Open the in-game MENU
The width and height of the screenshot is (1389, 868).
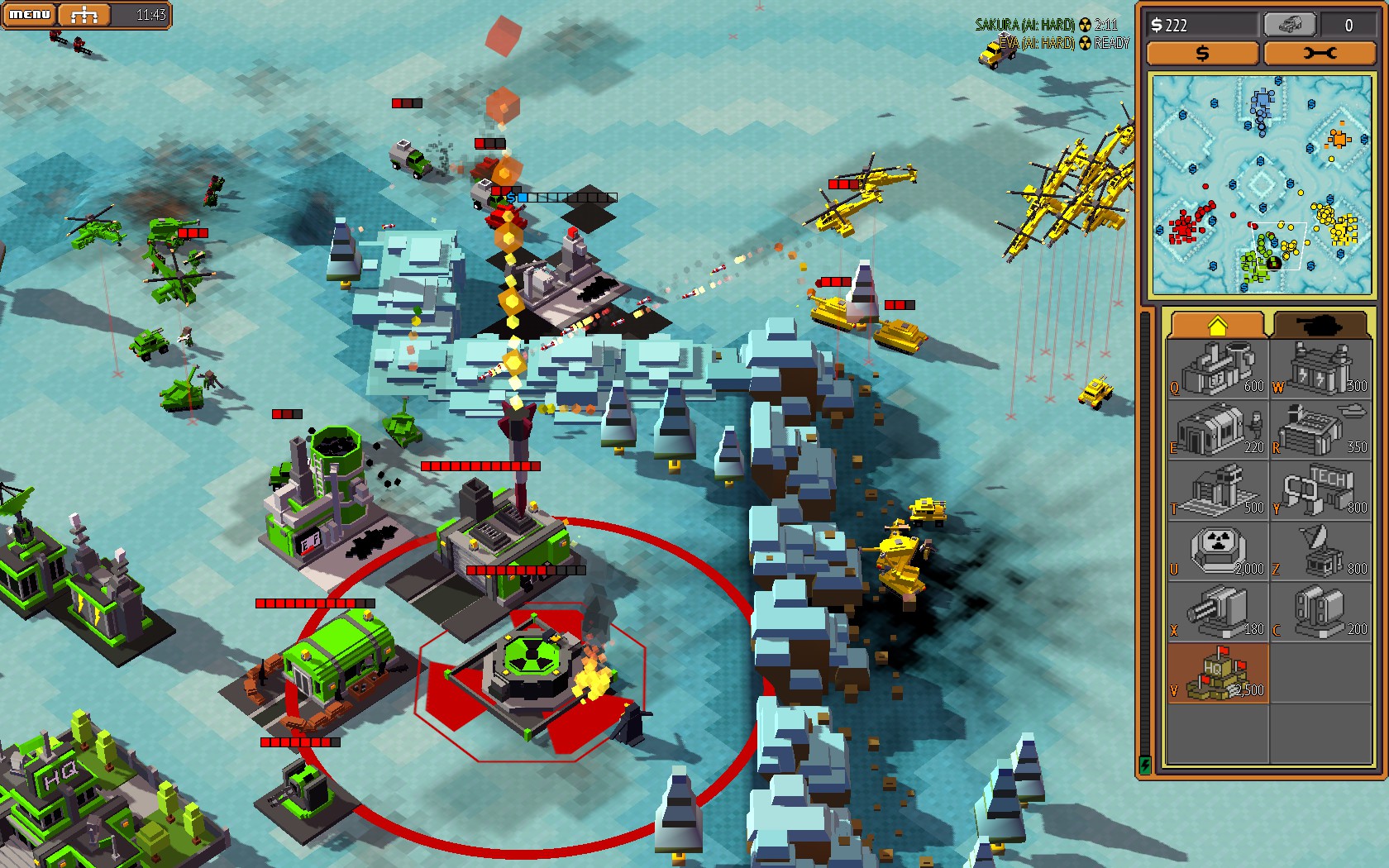point(28,13)
